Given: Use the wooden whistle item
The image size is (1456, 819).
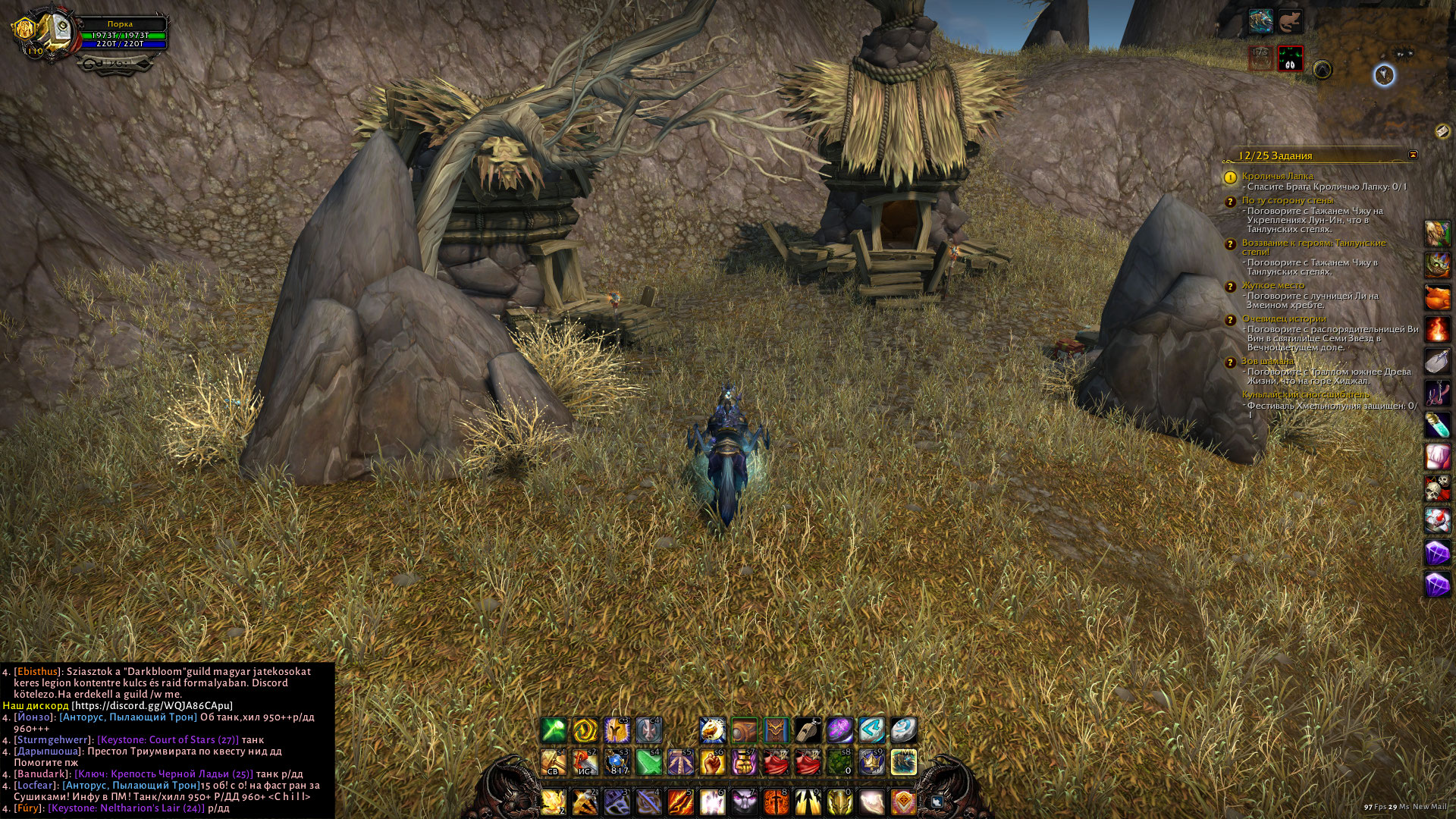Looking at the screenshot, I should 808,730.
